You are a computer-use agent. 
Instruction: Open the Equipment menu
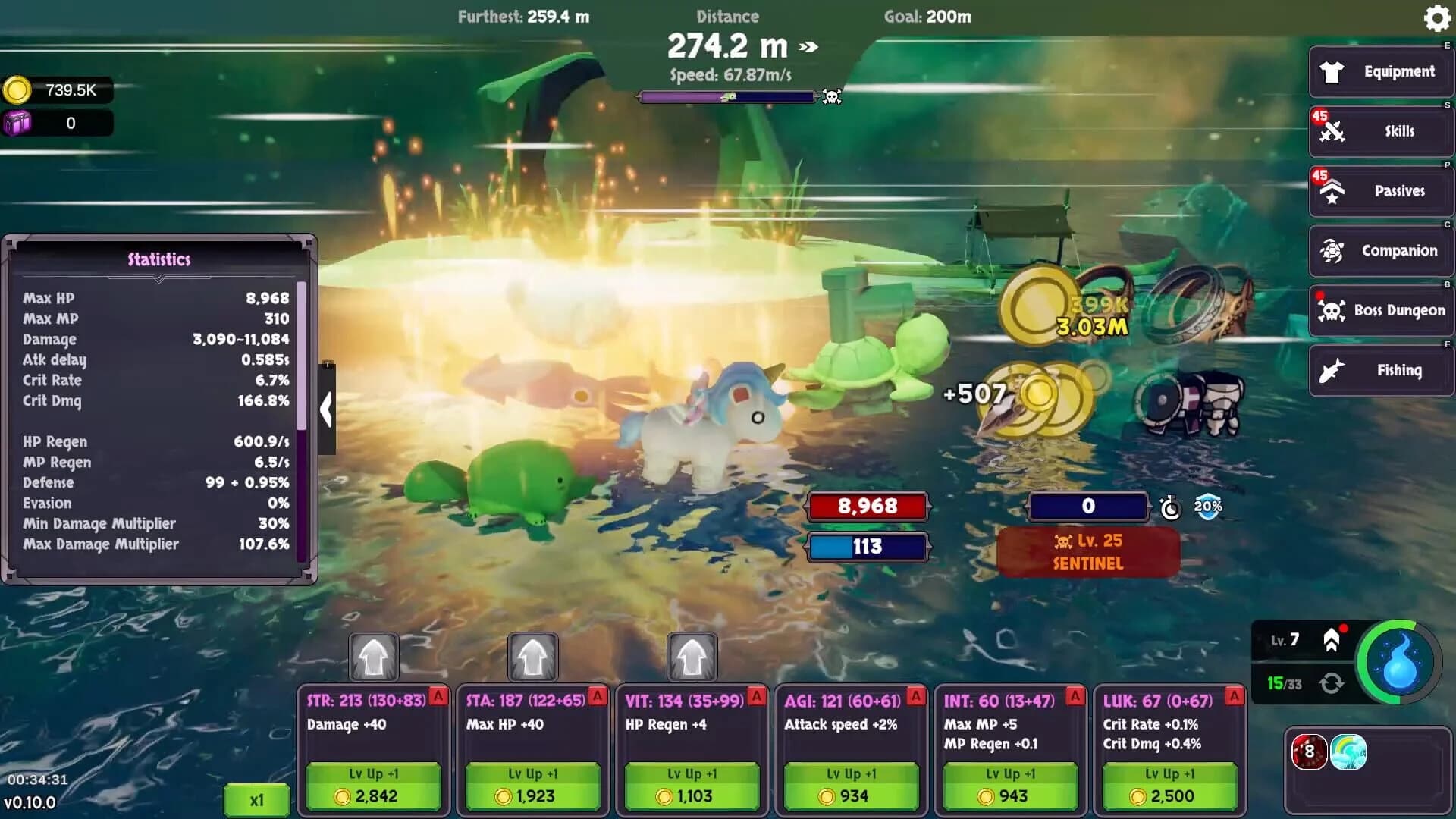pos(1380,71)
